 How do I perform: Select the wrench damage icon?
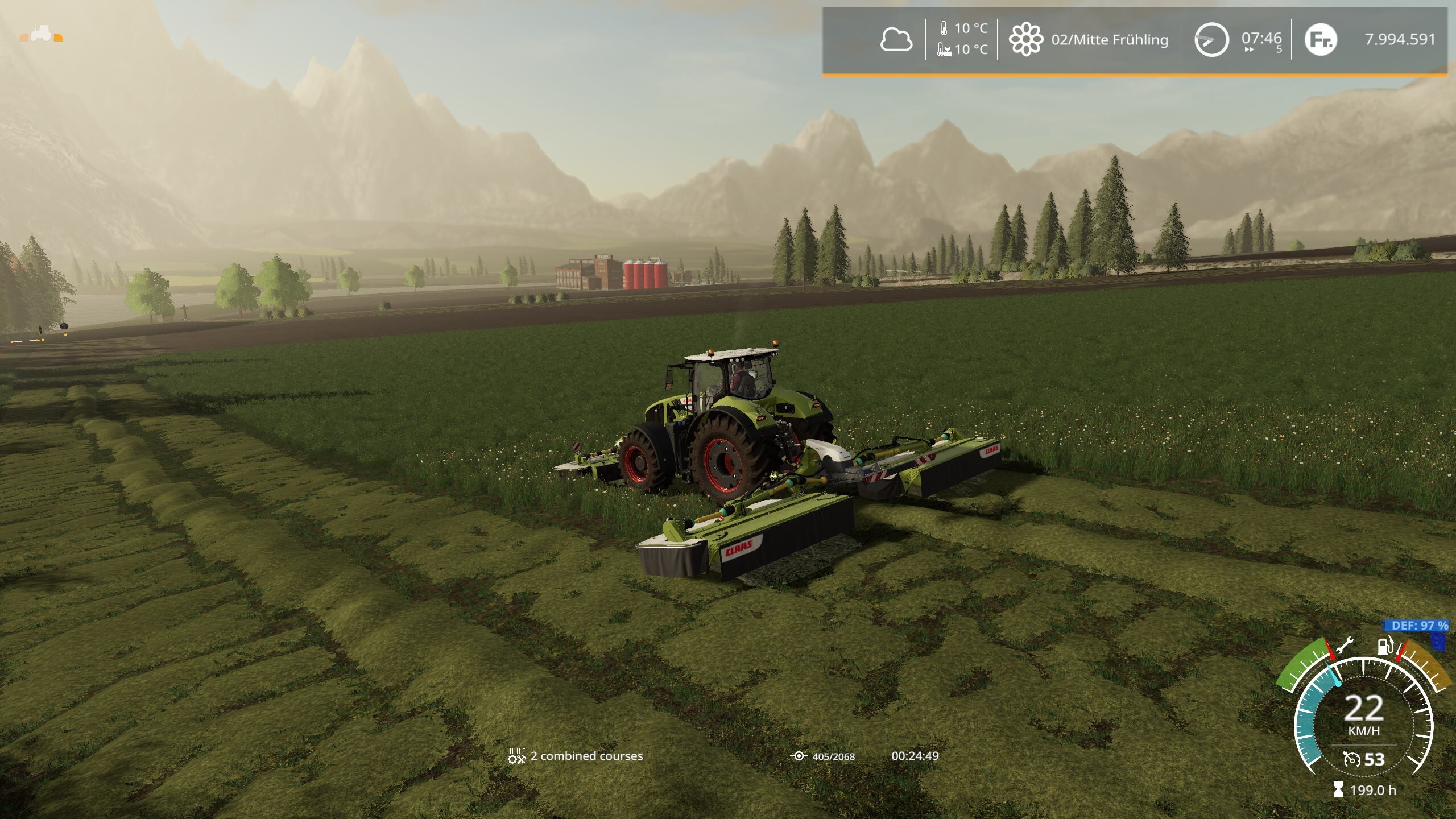(1345, 647)
